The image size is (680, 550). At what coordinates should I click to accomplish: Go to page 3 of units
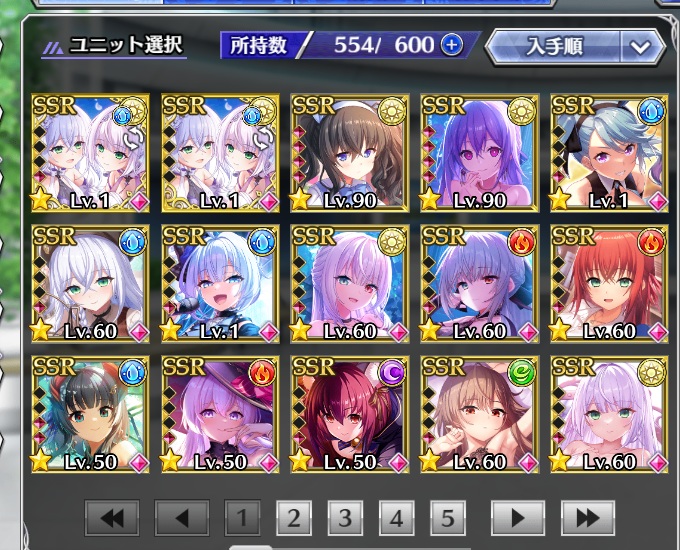pyautogui.click(x=345, y=518)
